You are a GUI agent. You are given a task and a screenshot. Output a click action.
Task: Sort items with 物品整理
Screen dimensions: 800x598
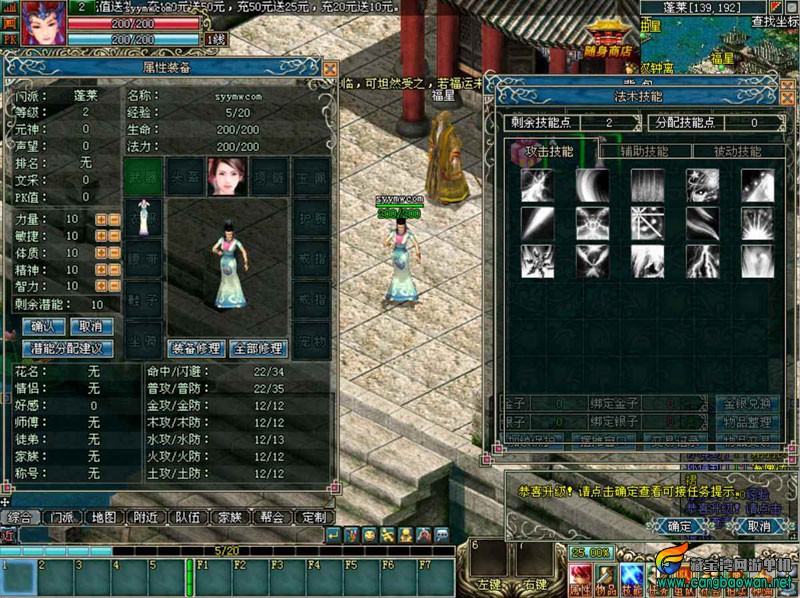[747, 423]
